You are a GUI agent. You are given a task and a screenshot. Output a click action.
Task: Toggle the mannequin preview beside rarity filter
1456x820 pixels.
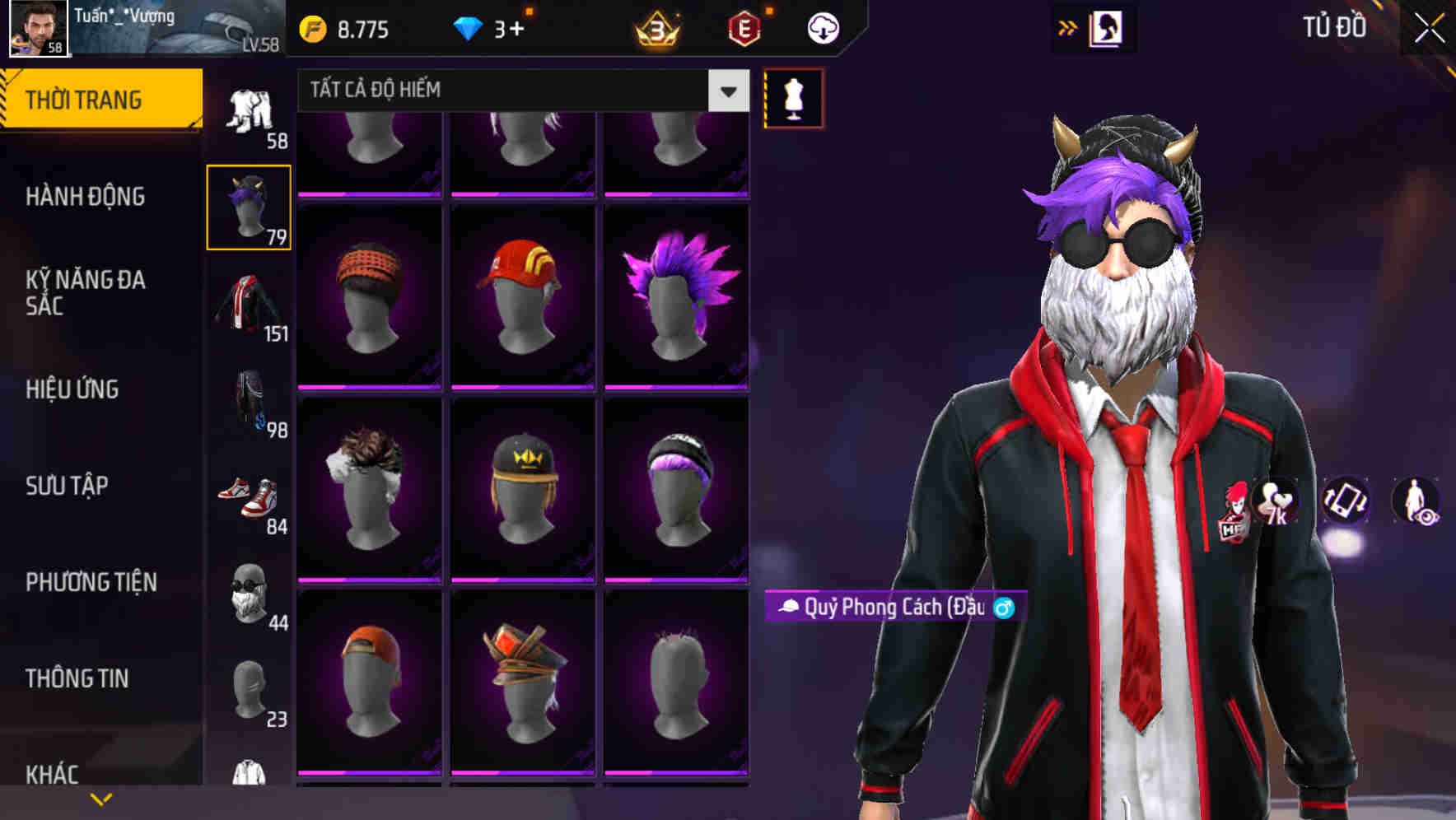[x=793, y=98]
